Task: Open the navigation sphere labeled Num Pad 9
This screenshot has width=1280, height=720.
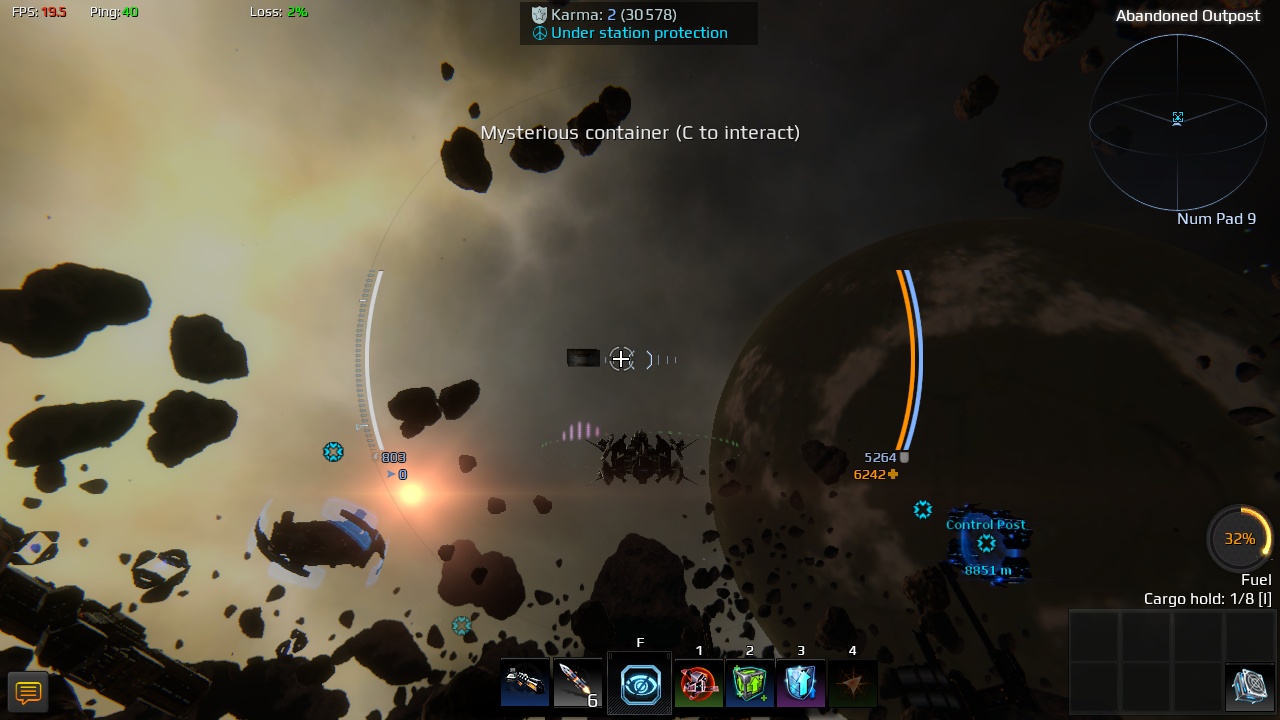Action: point(1178,120)
